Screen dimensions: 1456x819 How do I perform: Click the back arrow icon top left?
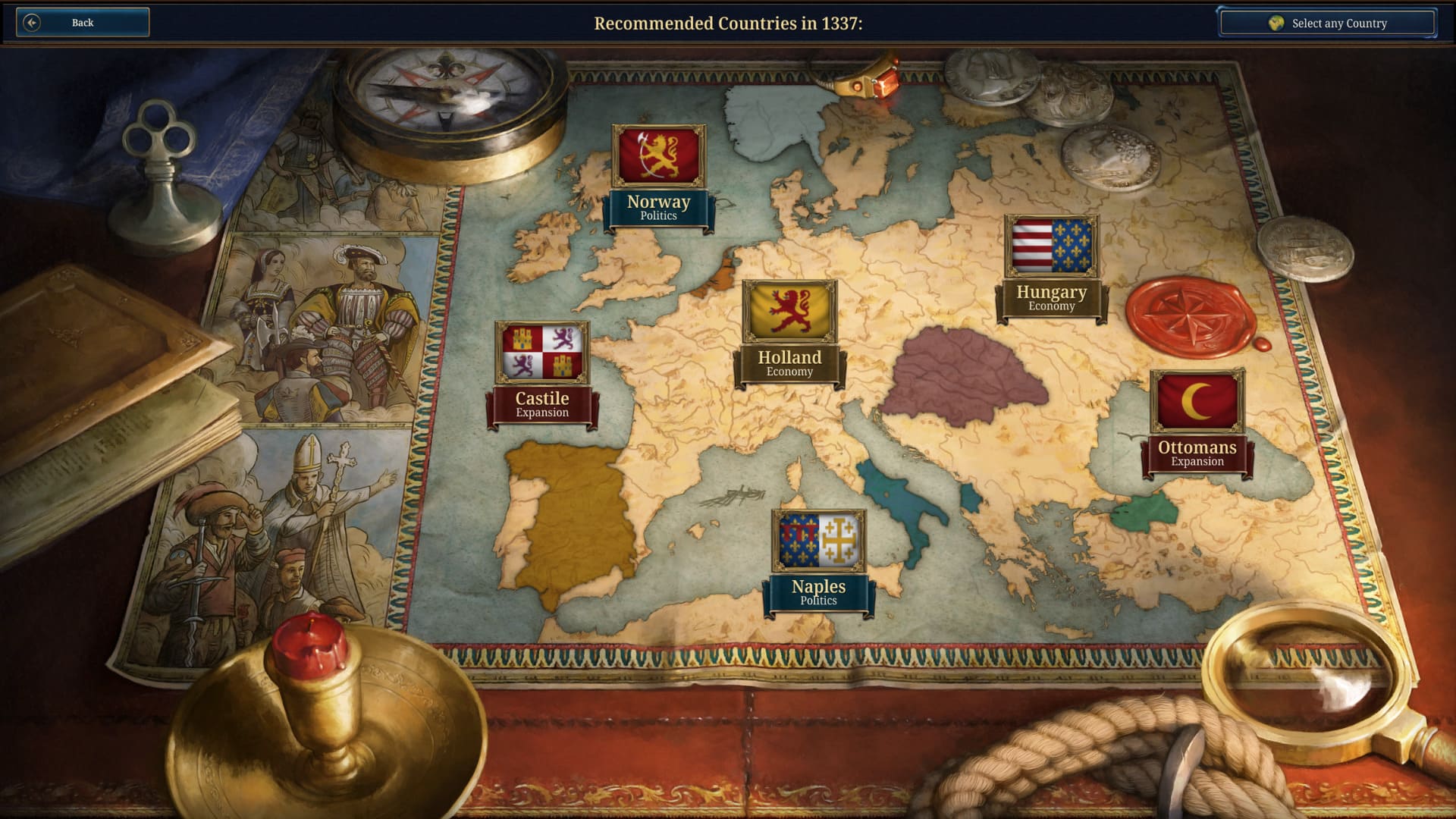(x=31, y=22)
